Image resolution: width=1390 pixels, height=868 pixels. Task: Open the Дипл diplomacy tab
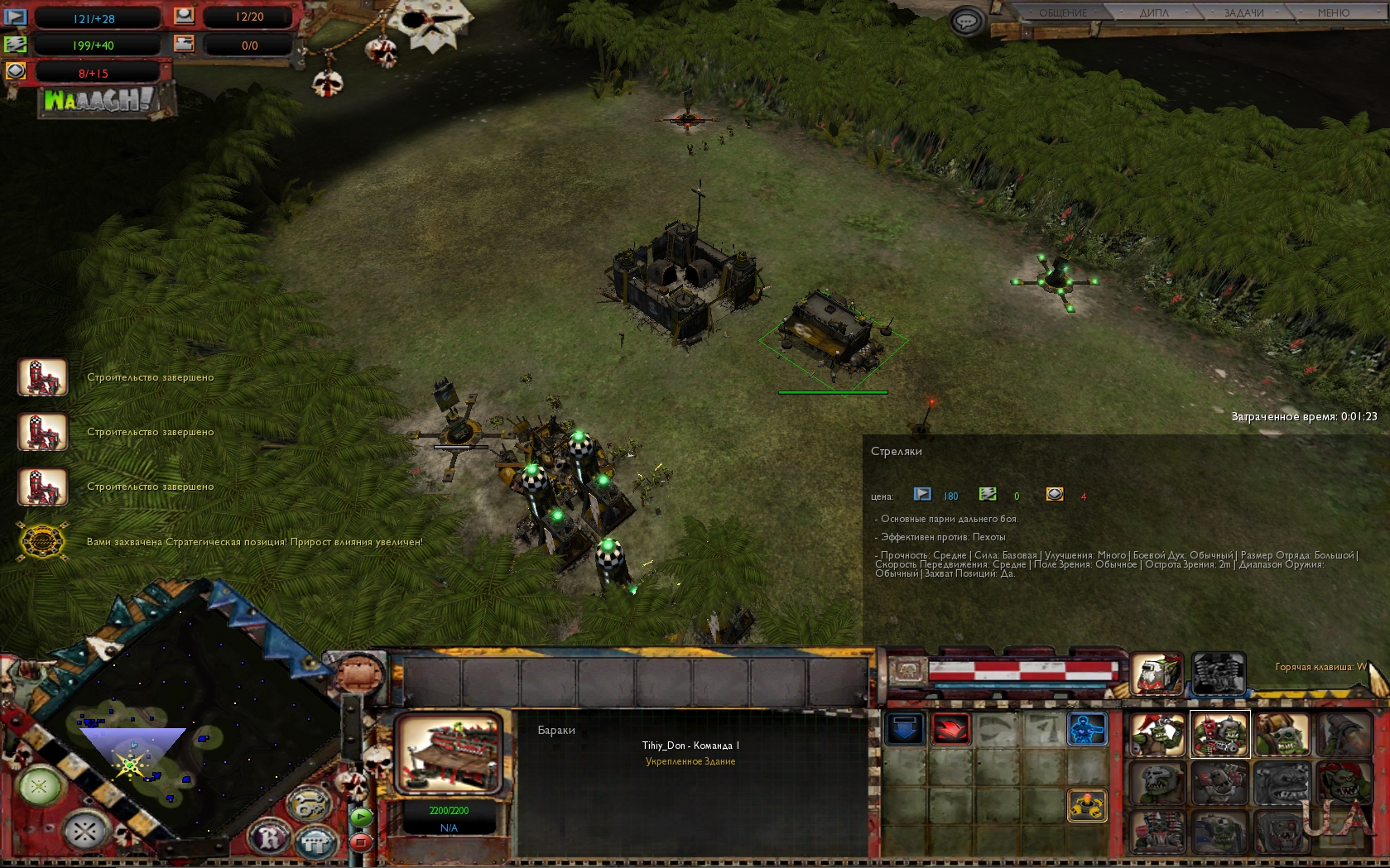point(1153,12)
